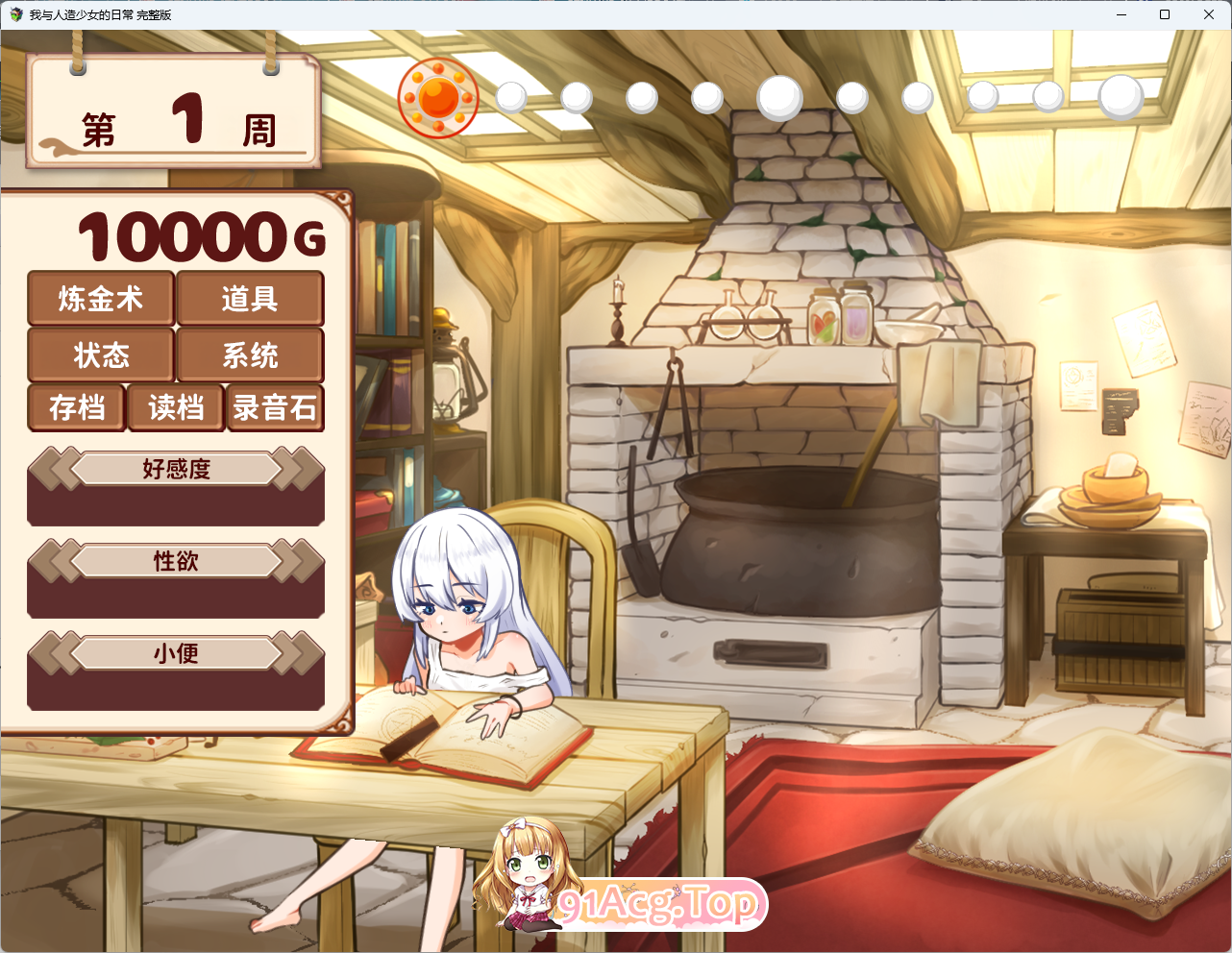Open the 道具 items menu
Image resolution: width=1232 pixels, height=953 pixels.
250,299
